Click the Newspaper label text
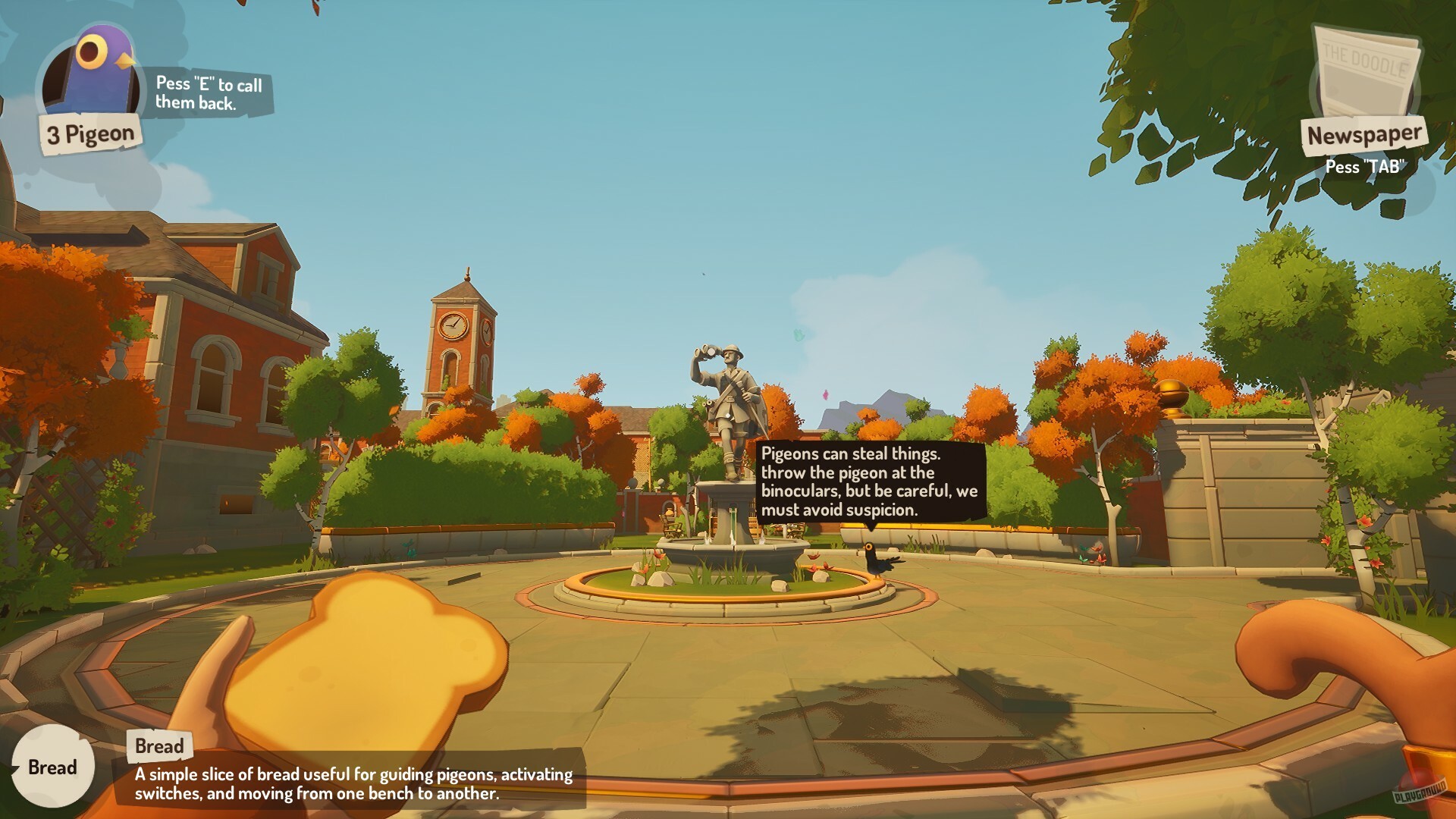Viewport: 1456px width, 819px height. coord(1365,135)
